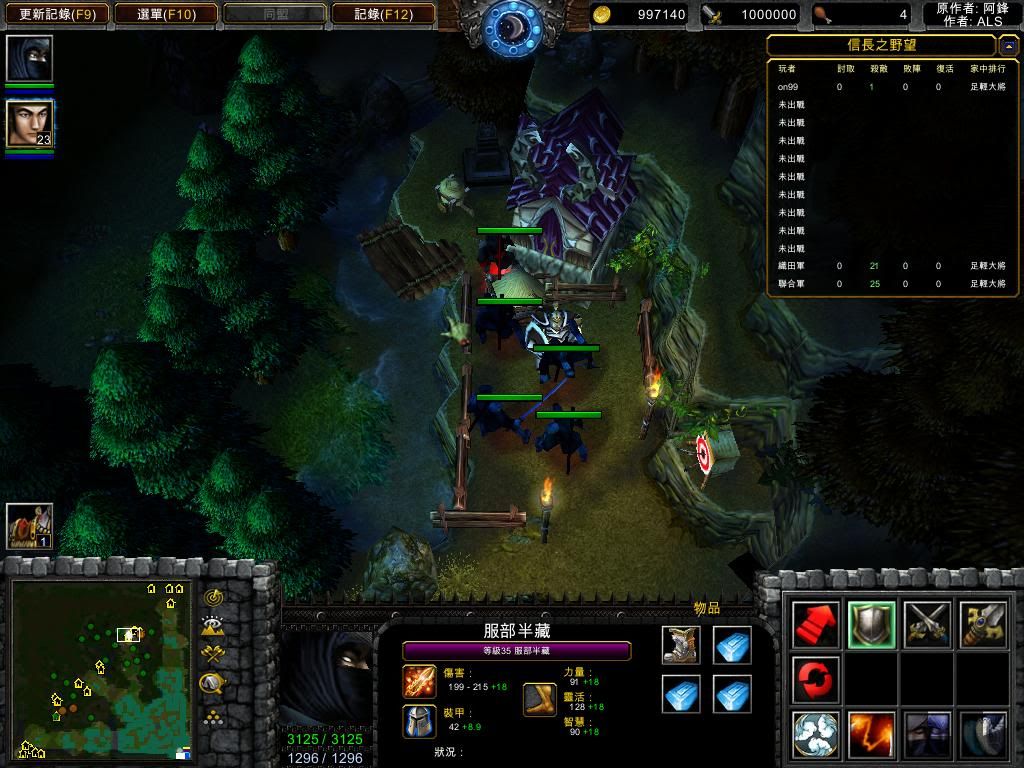Screen dimensions: 1024x768
Task: Click the red circular arrows command
Action: point(815,679)
